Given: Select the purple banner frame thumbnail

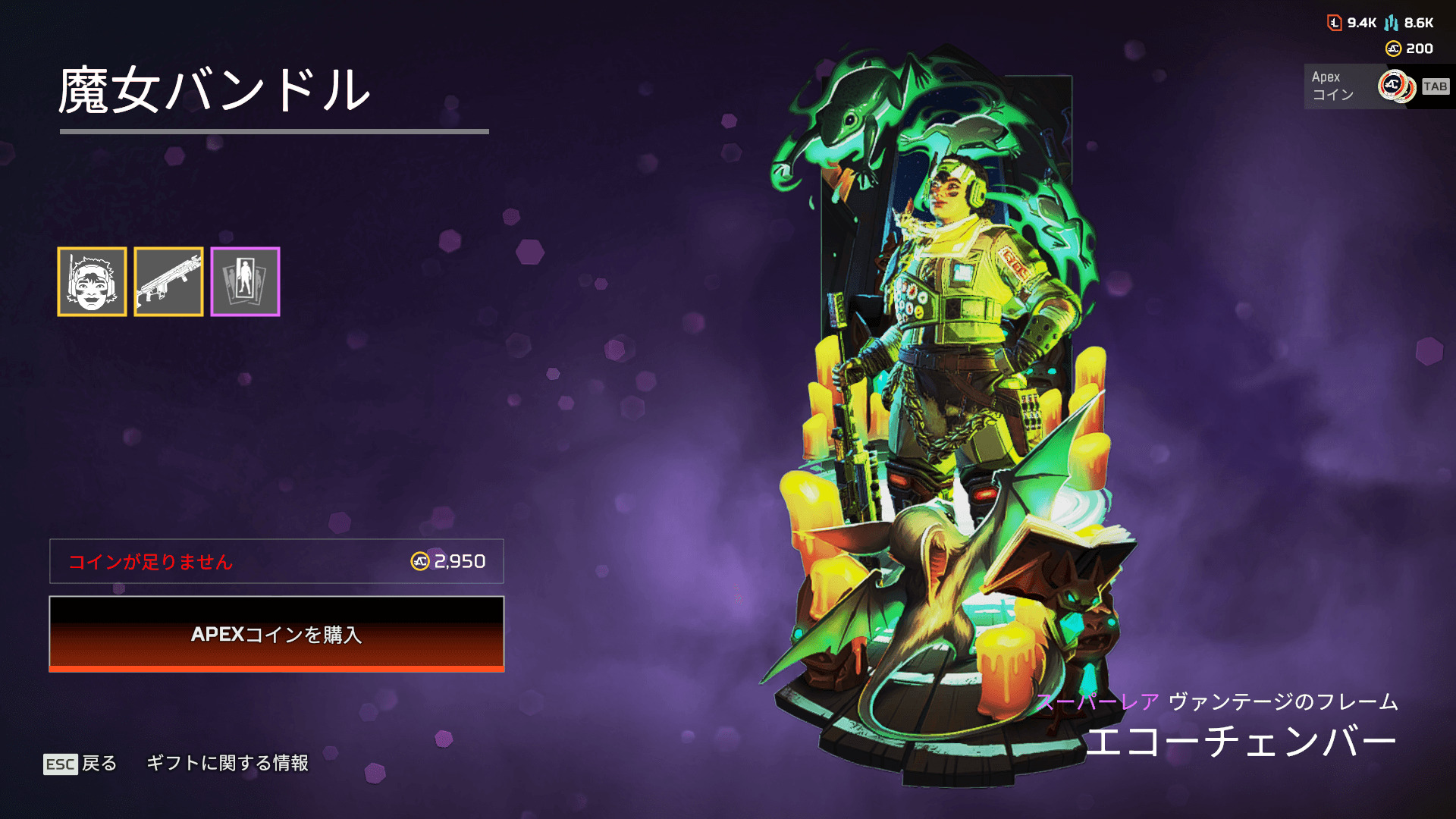Looking at the screenshot, I should coord(245,281).
